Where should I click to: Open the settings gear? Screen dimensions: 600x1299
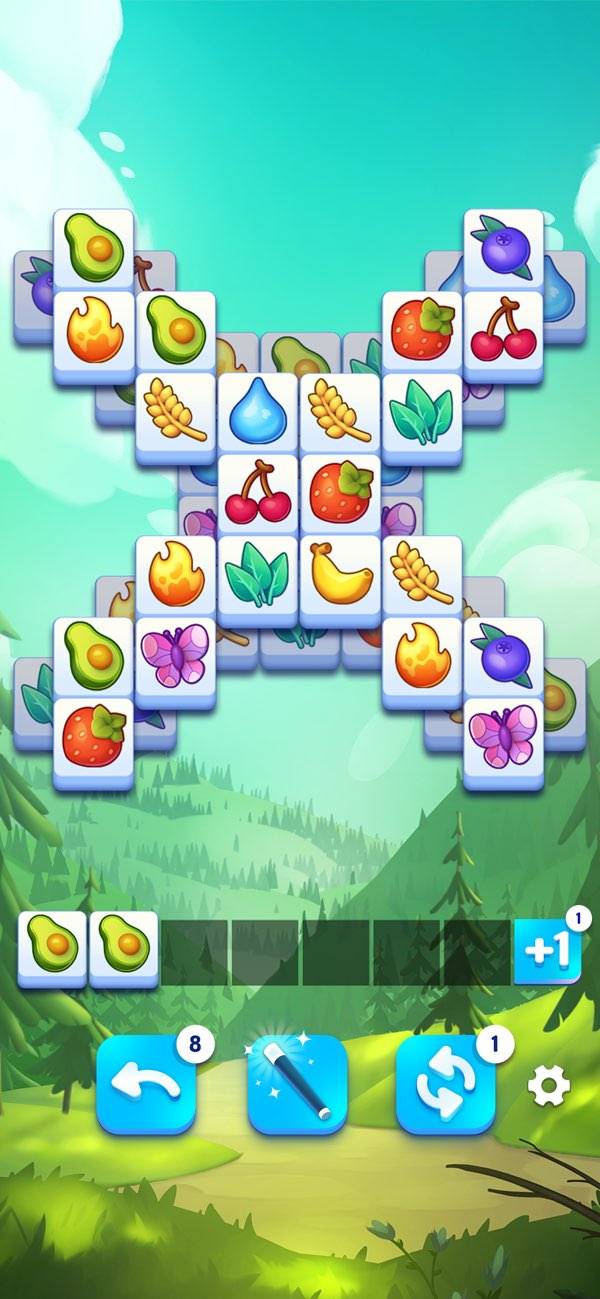(548, 1085)
